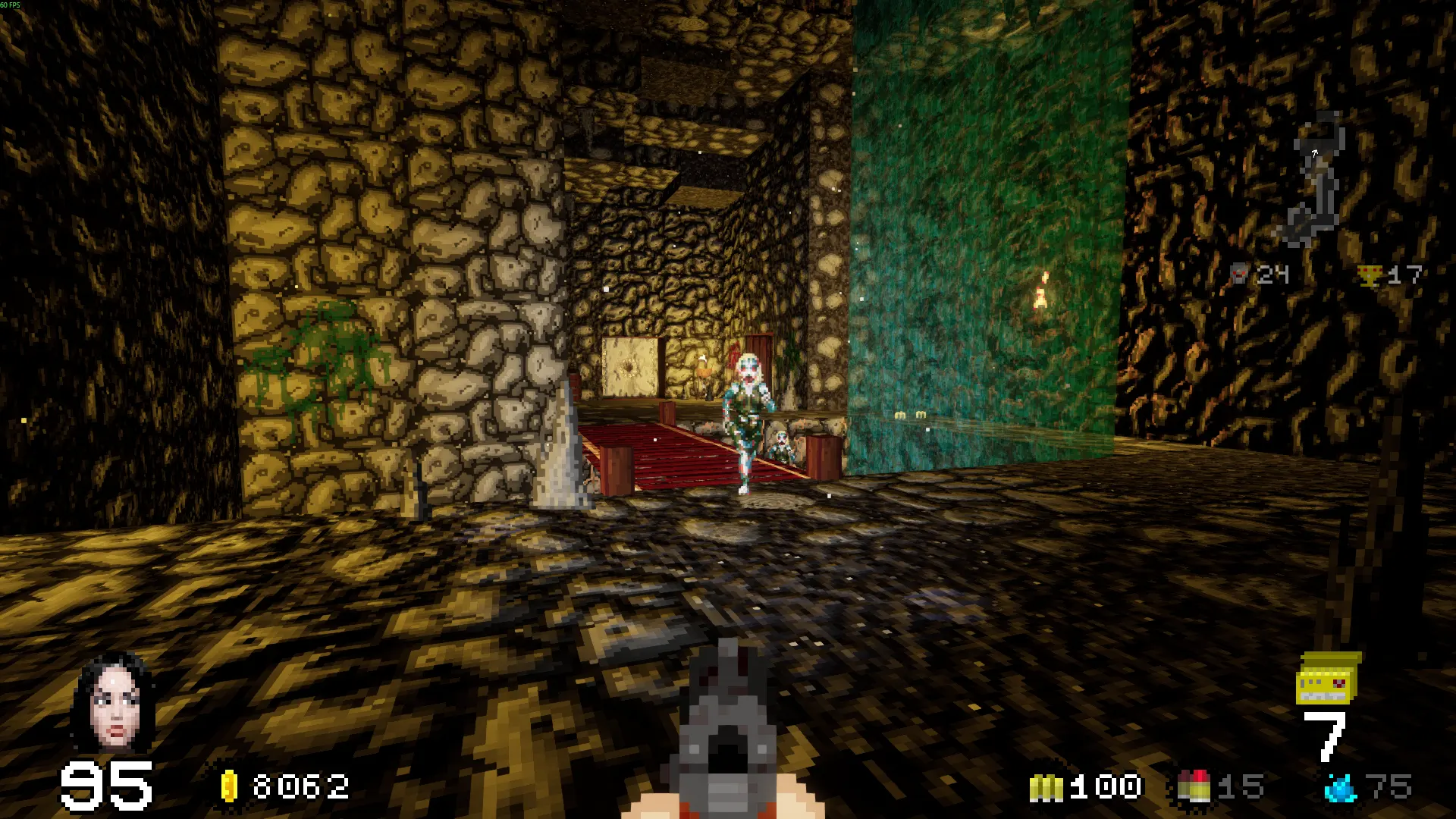Screen dimensions: 1456x819
Task: Select the gold coin icon
Action: coord(229,786)
